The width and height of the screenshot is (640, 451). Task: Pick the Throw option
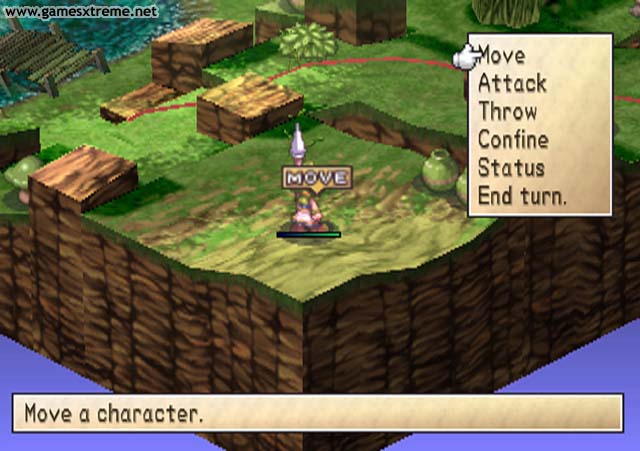click(x=507, y=111)
